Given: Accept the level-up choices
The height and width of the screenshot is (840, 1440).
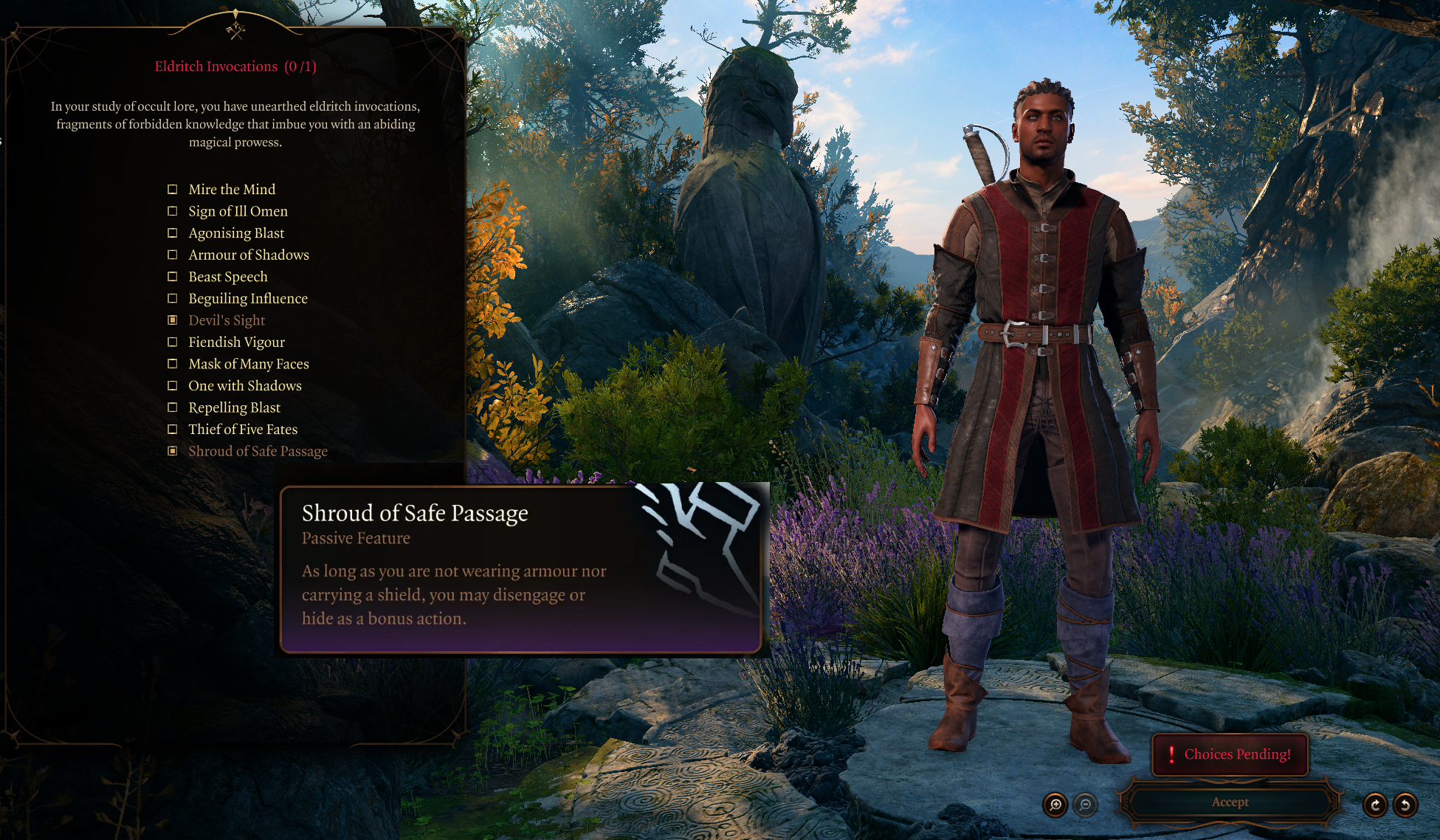Looking at the screenshot, I should coord(1230,802).
